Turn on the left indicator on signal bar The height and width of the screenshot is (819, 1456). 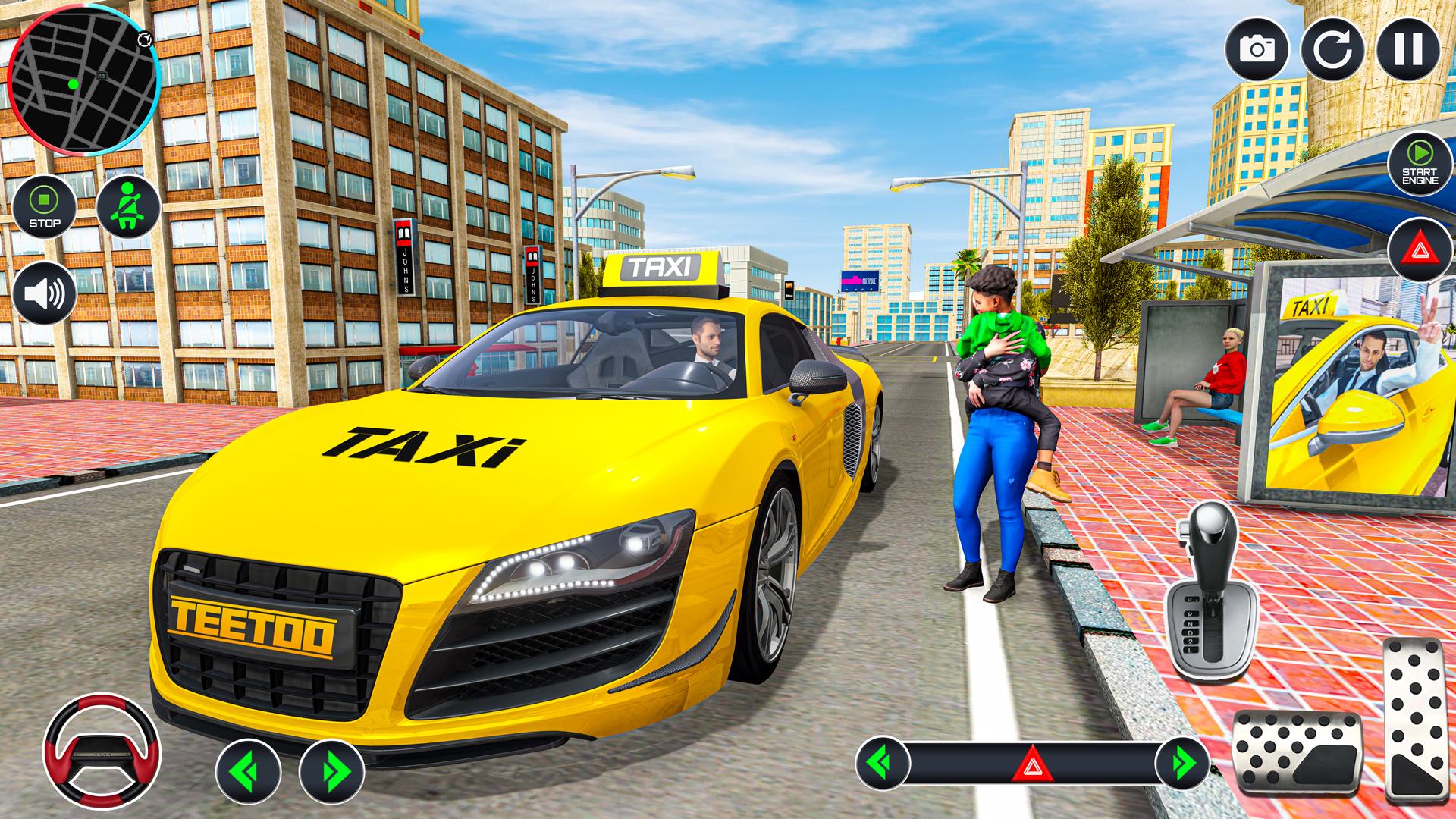(x=883, y=762)
